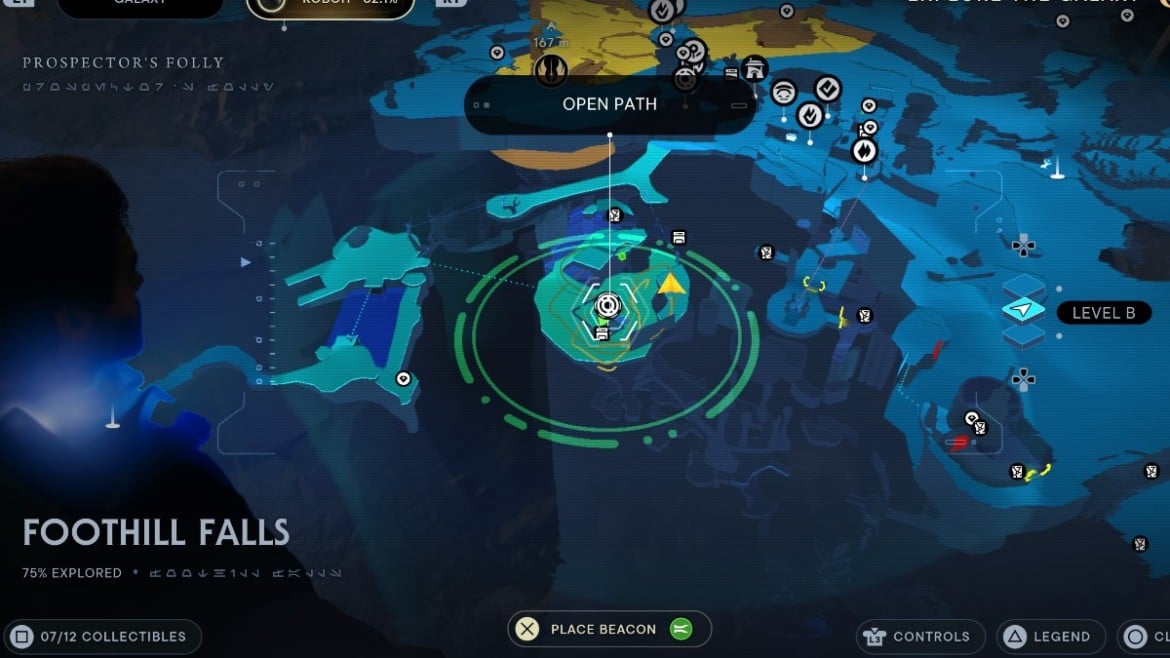Select the lone marker on the left island
The image size is (1170, 658).
click(403, 379)
